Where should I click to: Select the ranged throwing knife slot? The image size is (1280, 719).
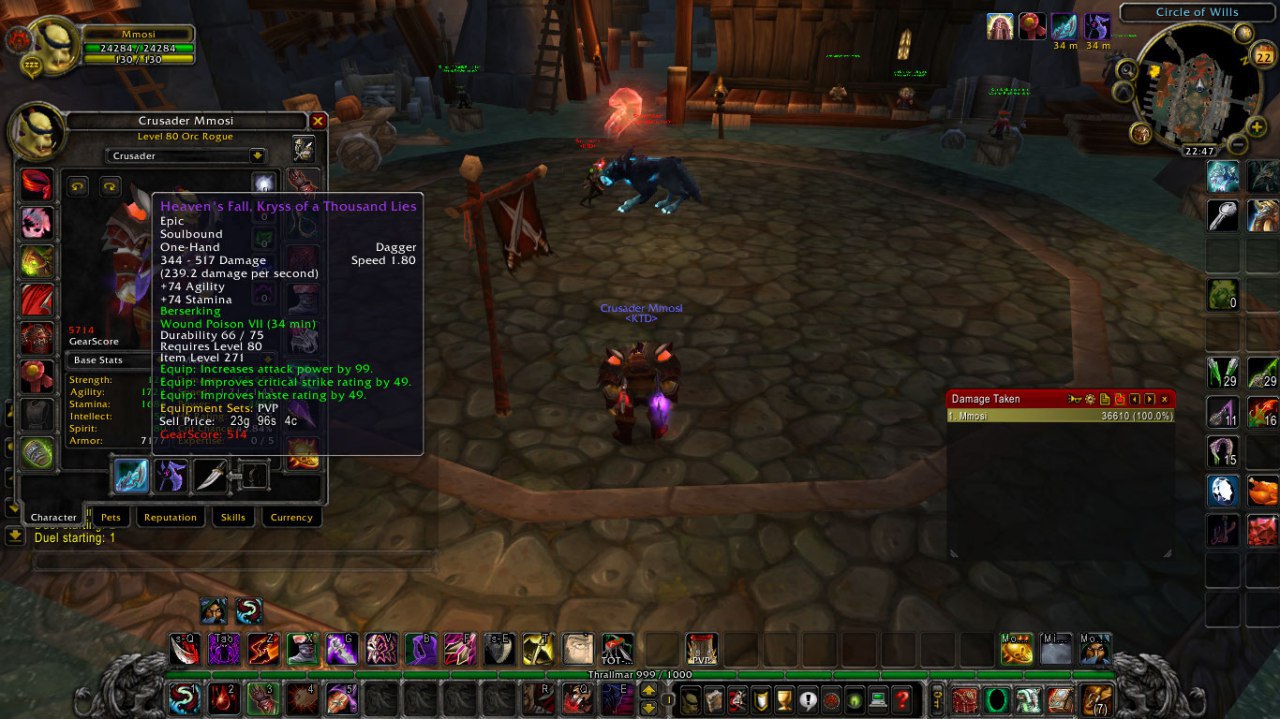[x=211, y=475]
